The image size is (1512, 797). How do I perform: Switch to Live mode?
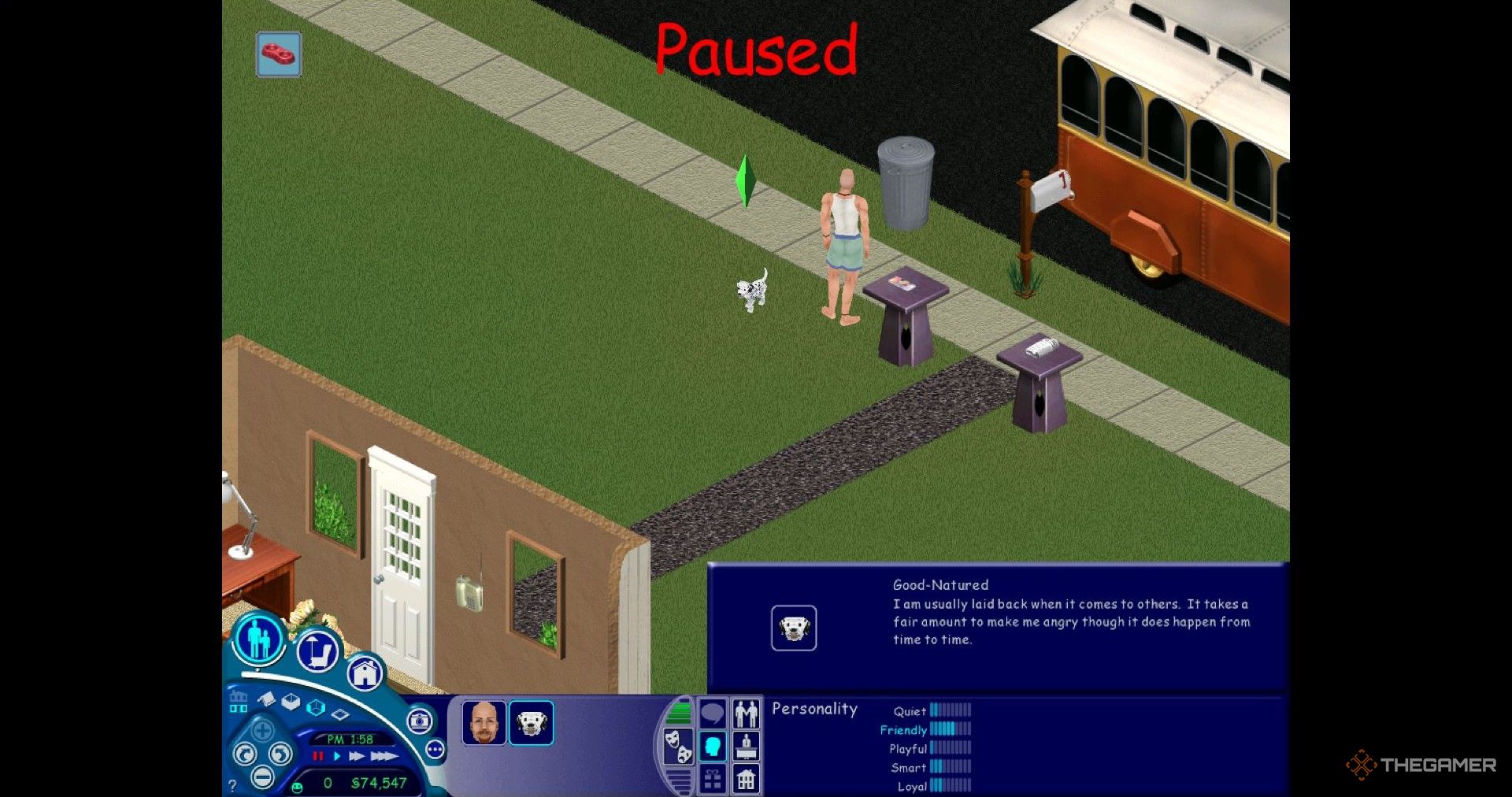[258, 639]
